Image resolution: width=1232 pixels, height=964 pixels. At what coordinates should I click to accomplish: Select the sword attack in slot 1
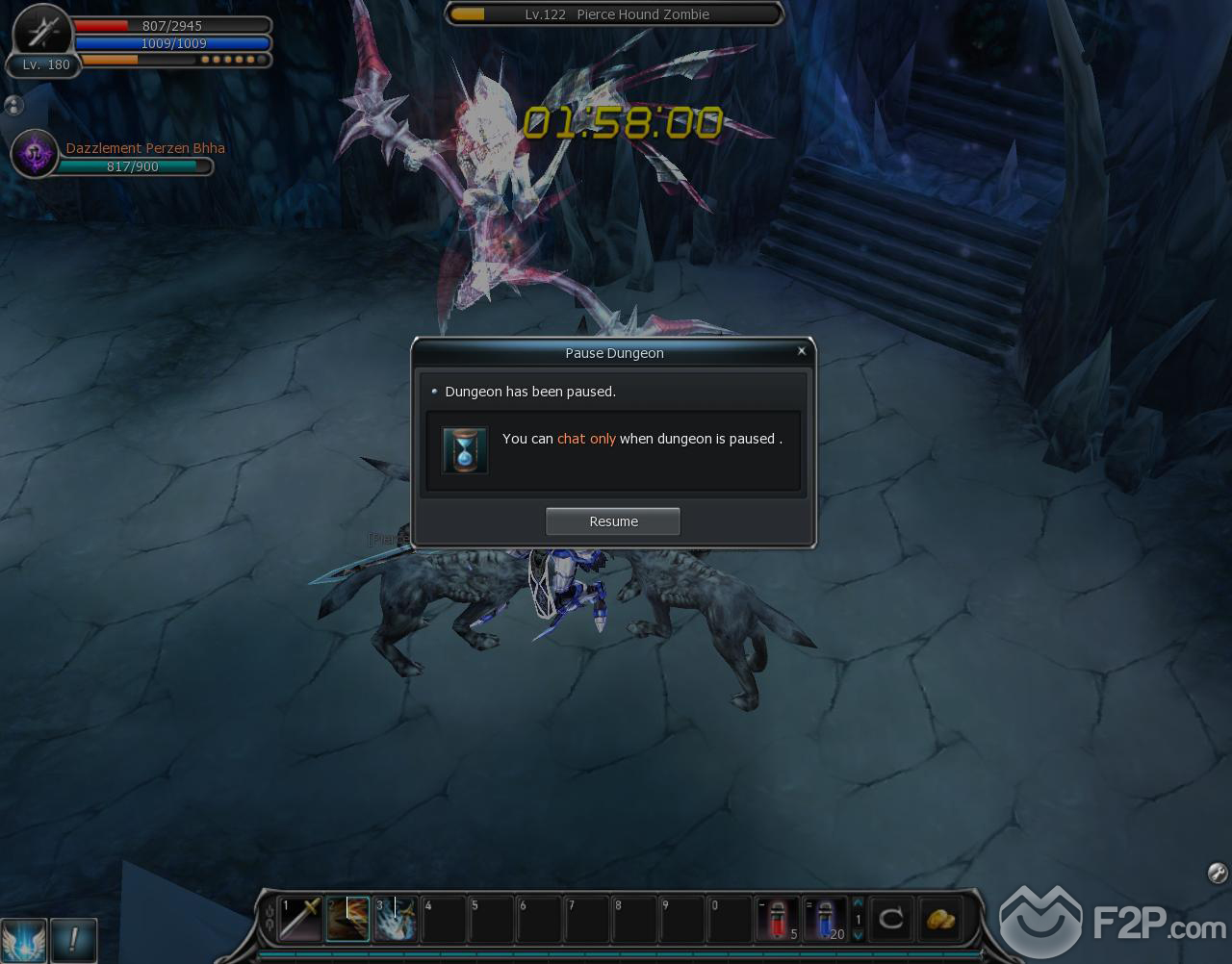[x=300, y=919]
